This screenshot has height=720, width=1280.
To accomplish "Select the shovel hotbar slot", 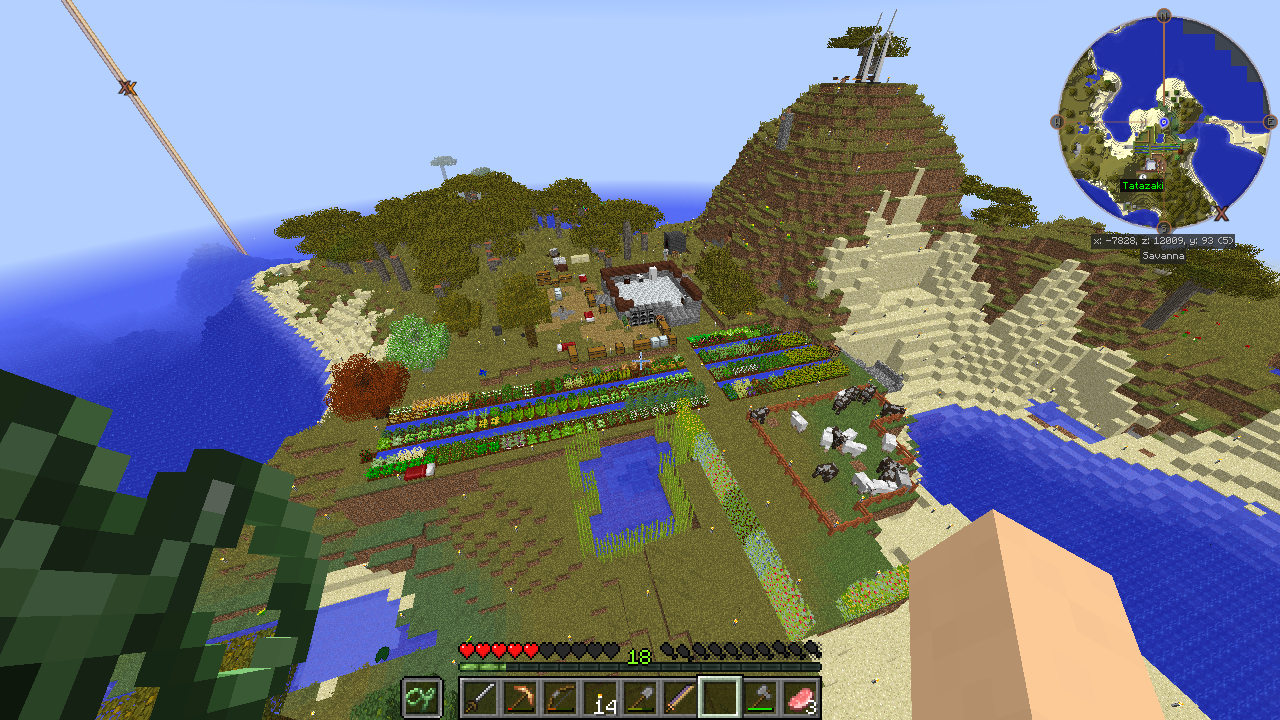I will (x=640, y=697).
